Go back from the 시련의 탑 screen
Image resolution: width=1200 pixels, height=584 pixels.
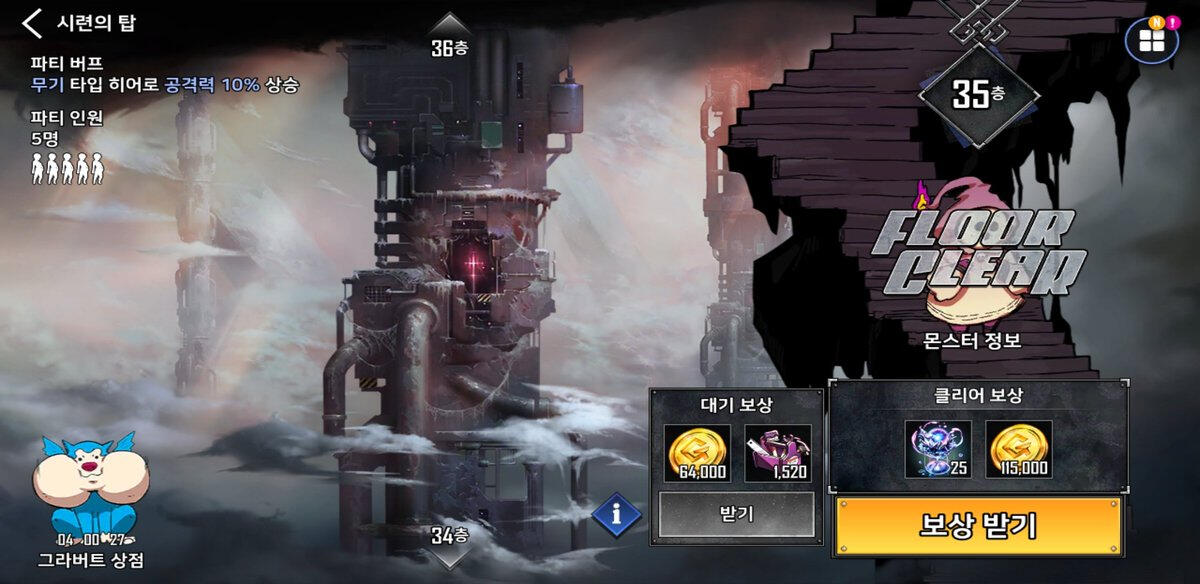33,23
